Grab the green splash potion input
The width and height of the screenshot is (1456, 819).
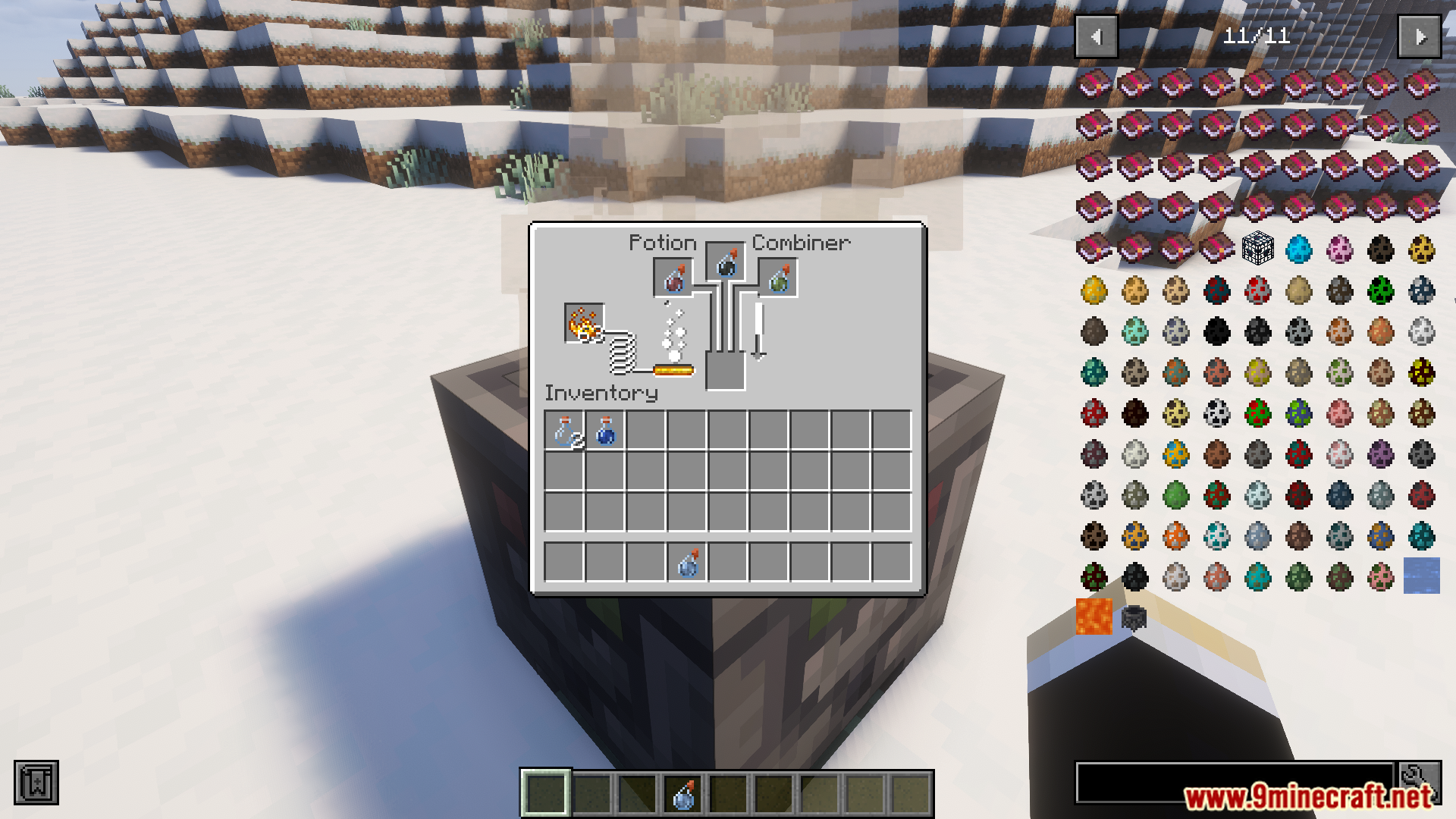tap(778, 278)
